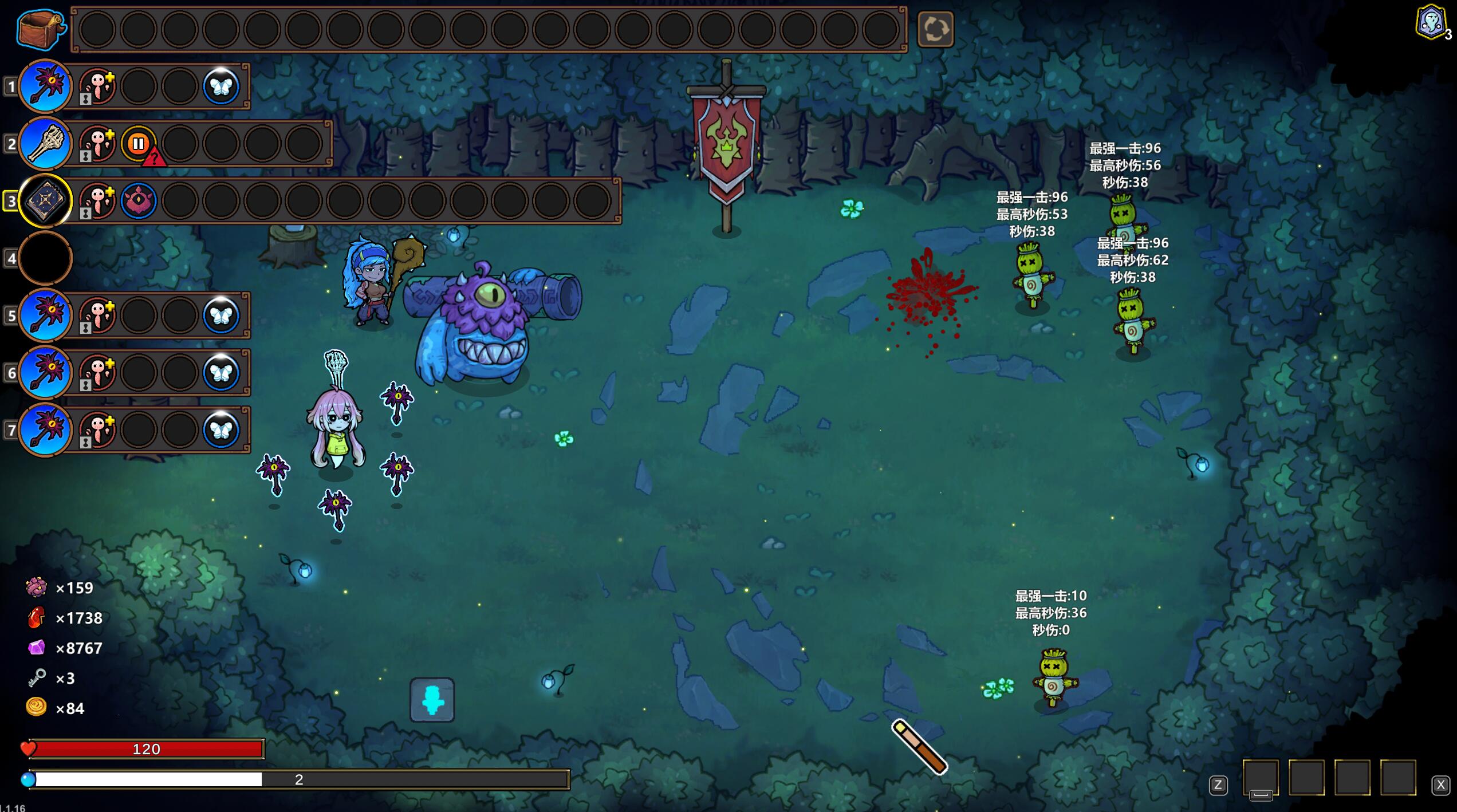This screenshot has height=812, width=1457.
Task: Select the purple flower wand in slot 1
Action: [45, 86]
